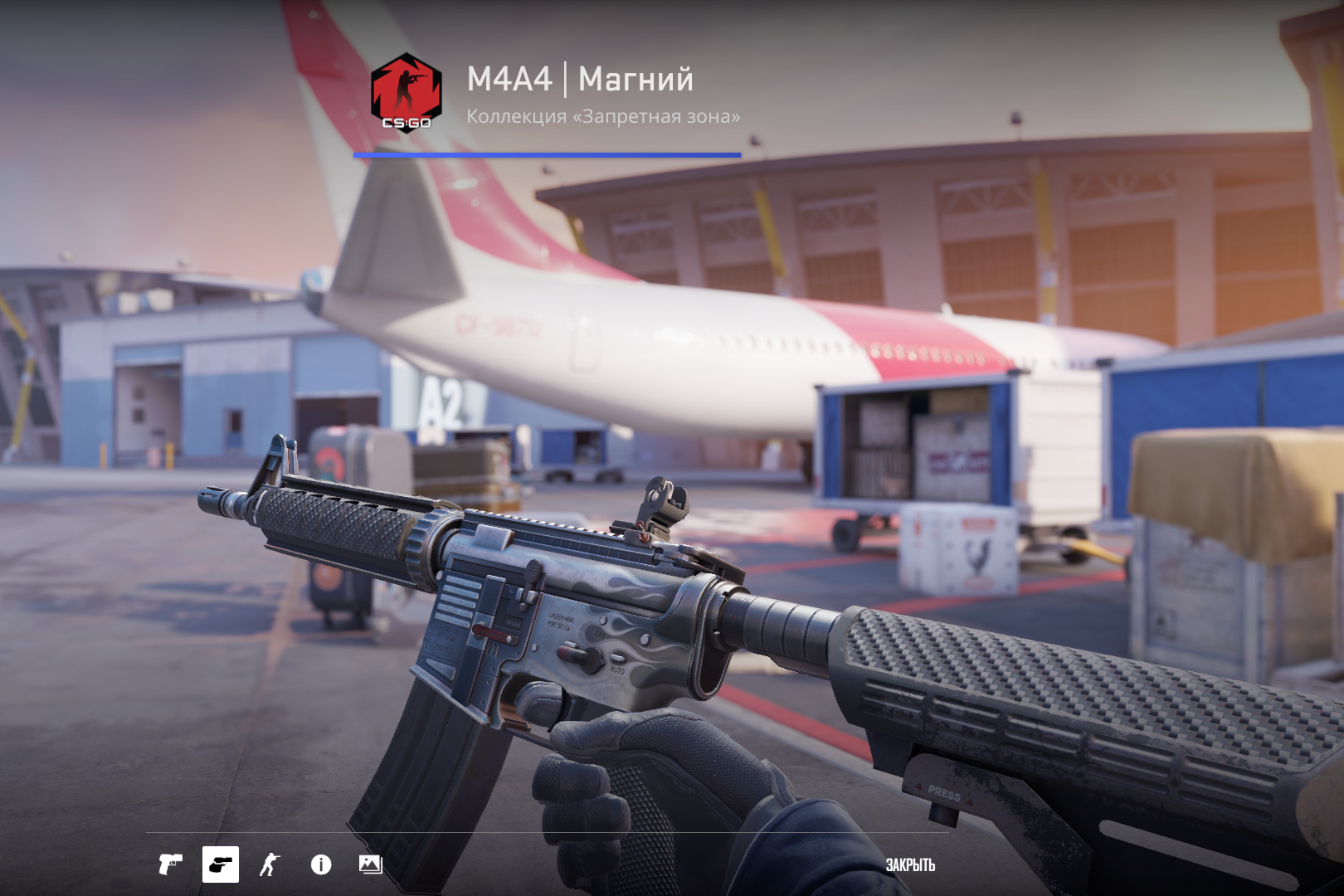Close the inspect screen with ЗАКРЫТЬ
1344x896 pixels.
[910, 864]
